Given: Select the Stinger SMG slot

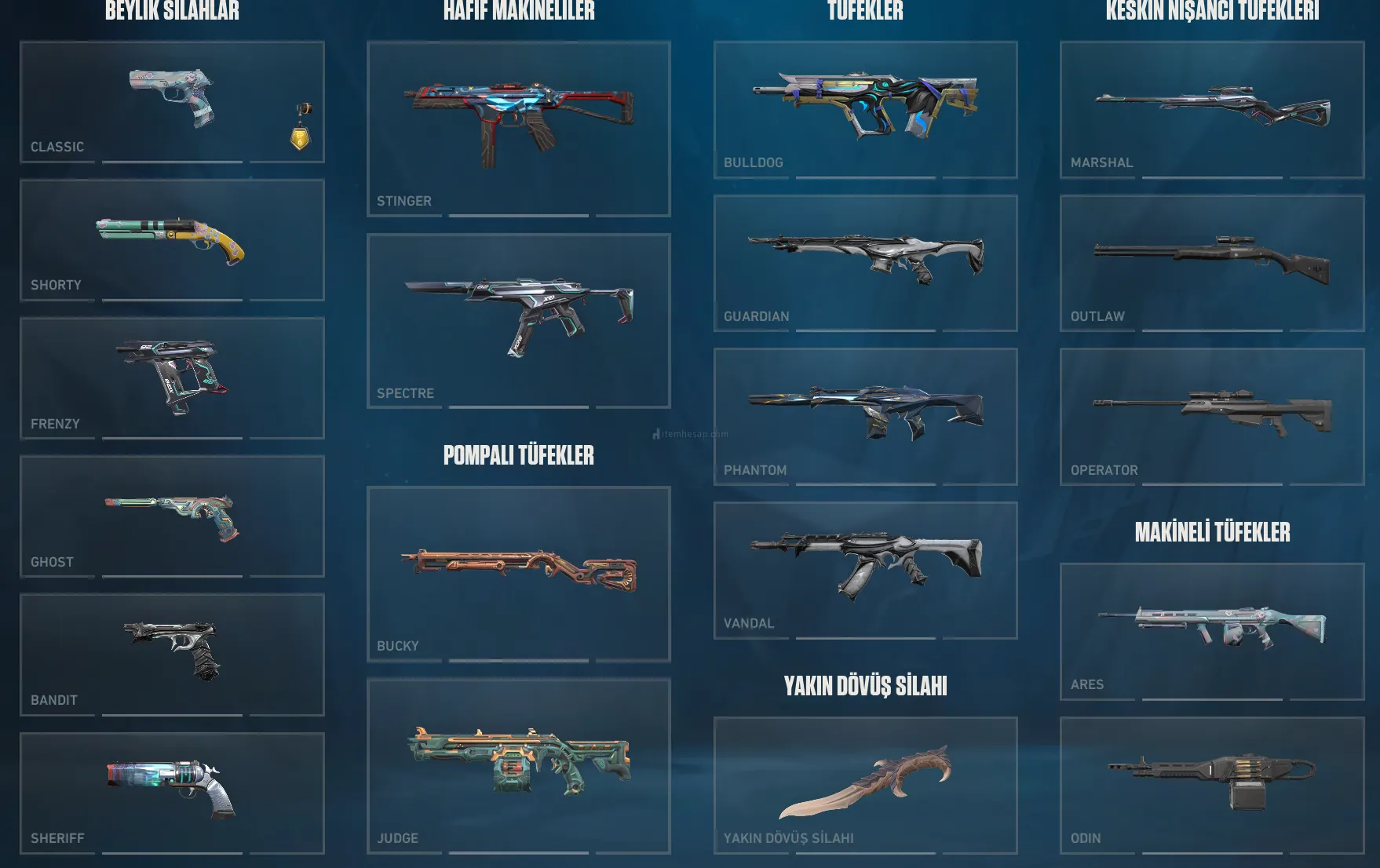Looking at the screenshot, I should click(518, 129).
